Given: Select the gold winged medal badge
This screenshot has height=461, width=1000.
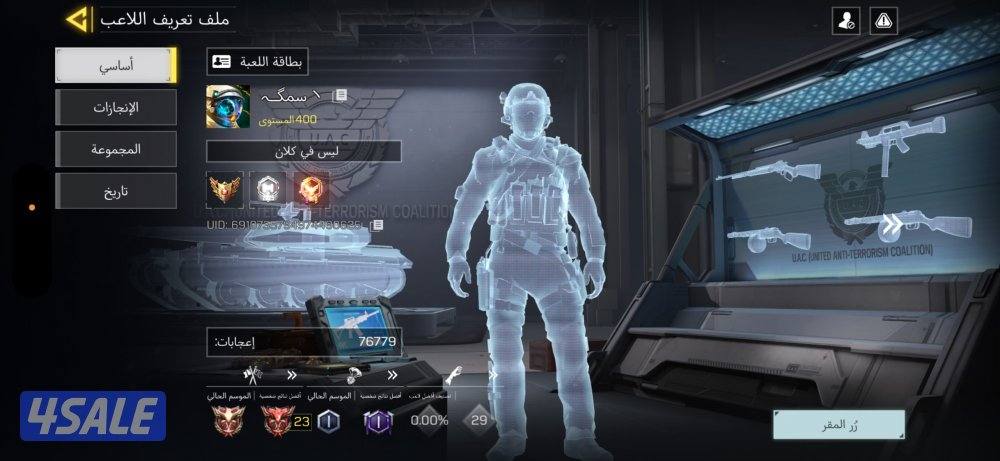Looking at the screenshot, I should (x=224, y=187).
